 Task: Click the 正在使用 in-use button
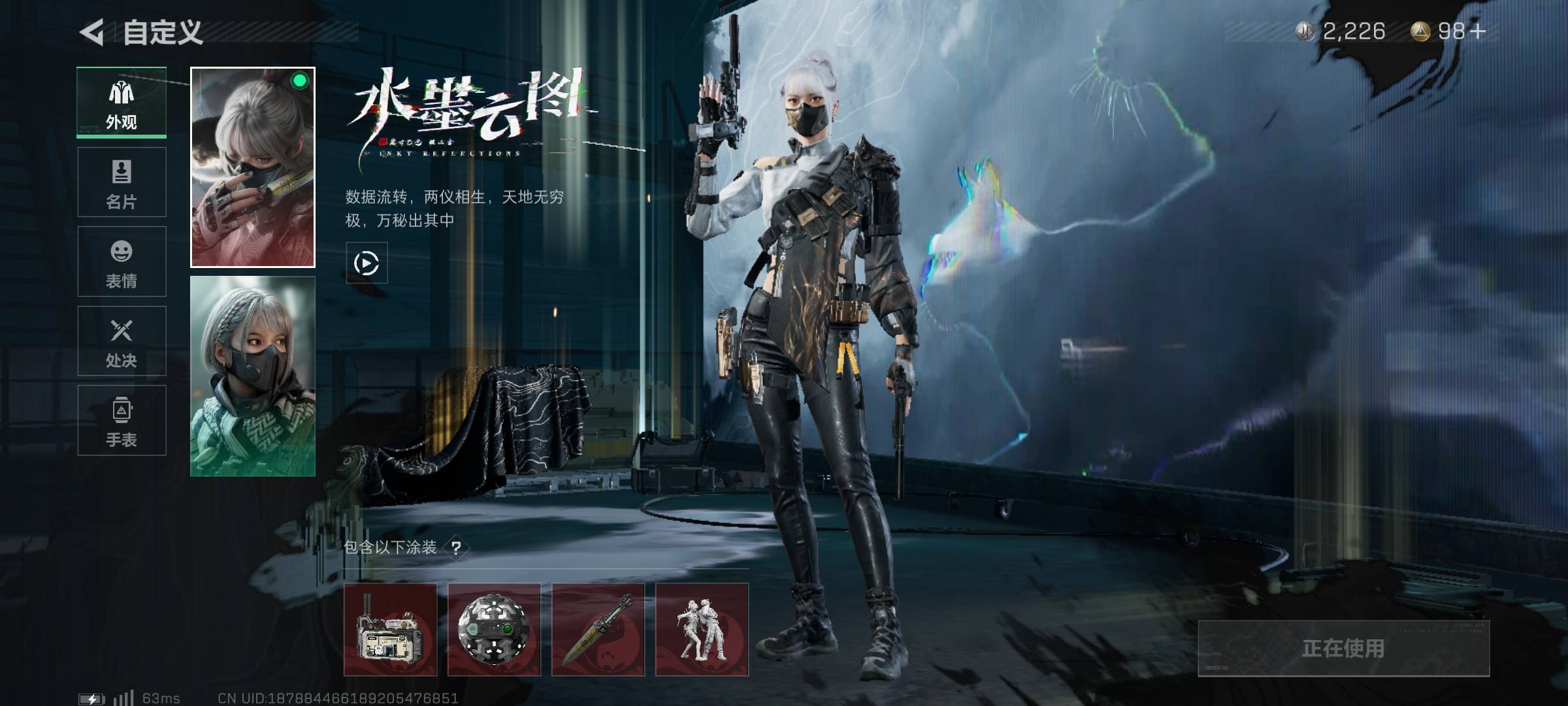(x=1343, y=648)
